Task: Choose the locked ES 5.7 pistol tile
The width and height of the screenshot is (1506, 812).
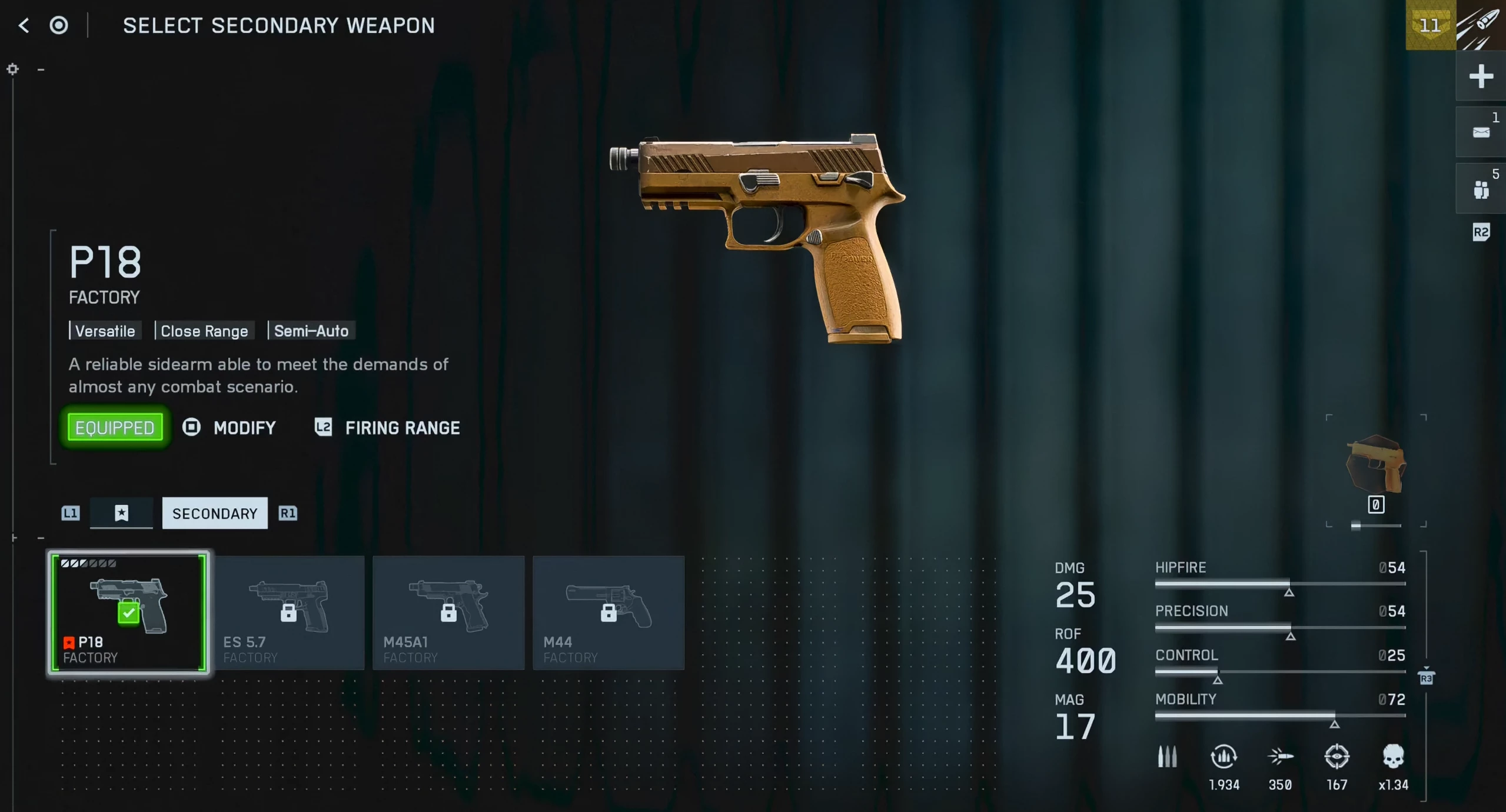Action: [289, 613]
